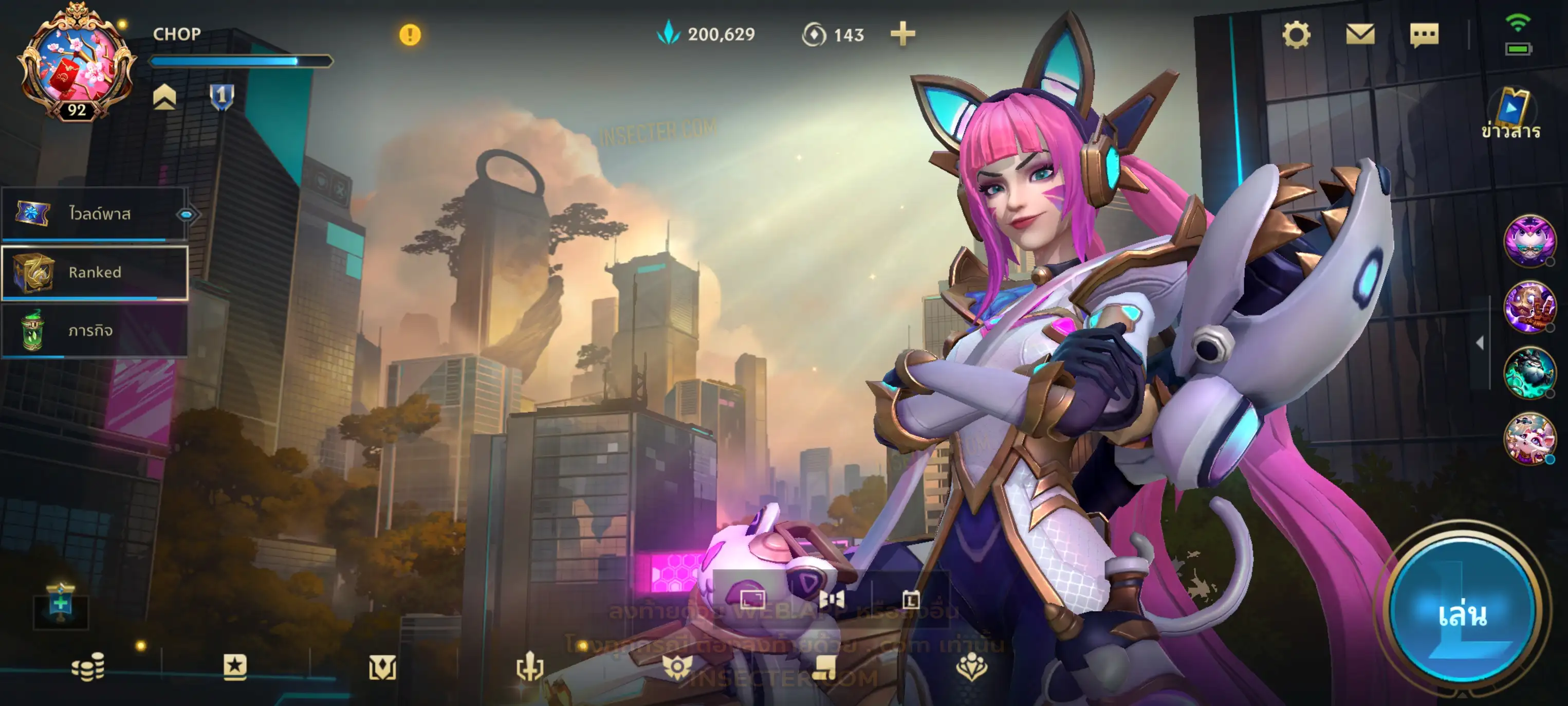Viewport: 1568px width, 706px height.
Task: Open the coin stack store icon
Action: pos(88,667)
